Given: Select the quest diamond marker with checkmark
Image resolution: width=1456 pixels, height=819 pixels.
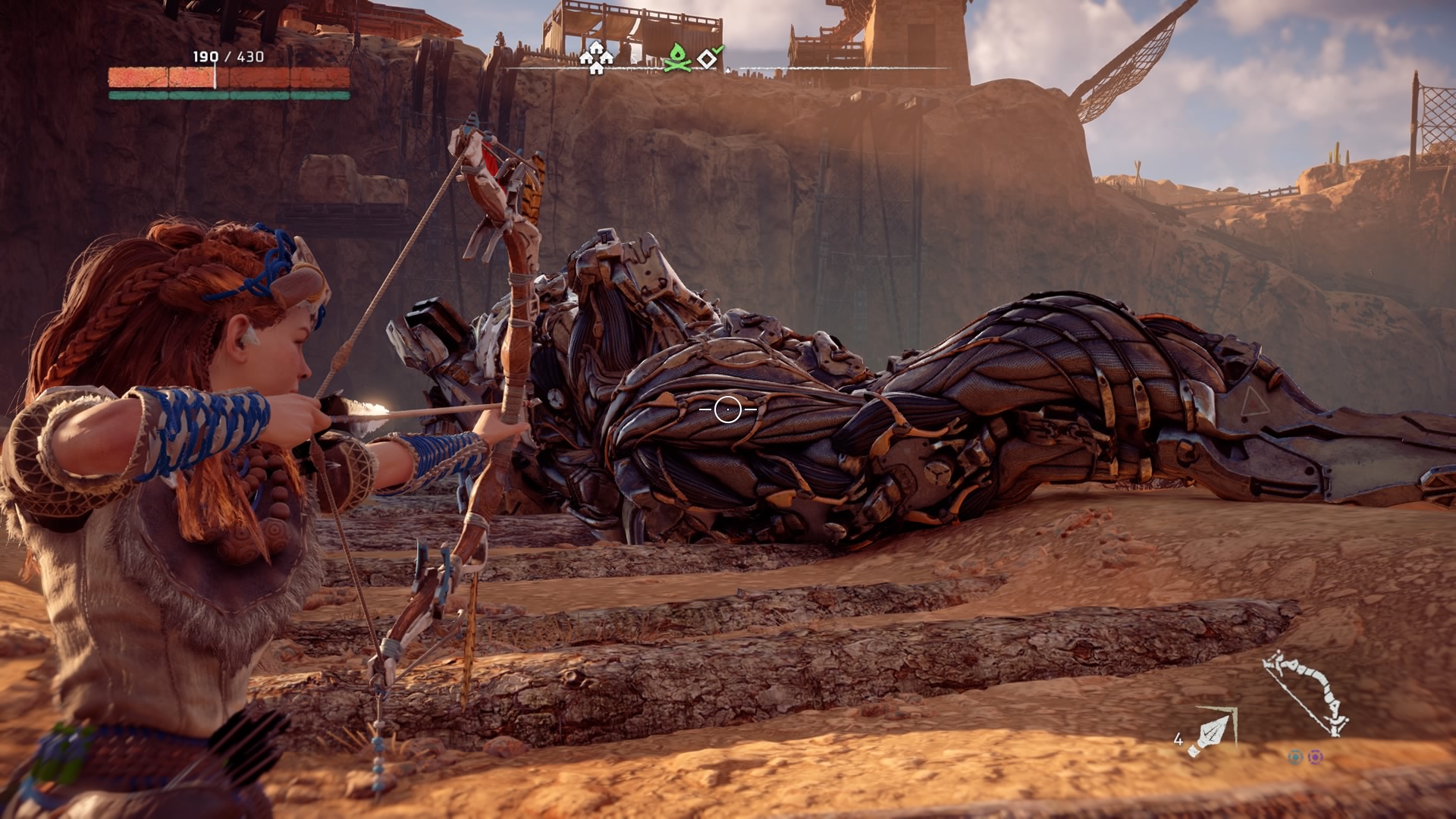Looking at the screenshot, I should [710, 58].
